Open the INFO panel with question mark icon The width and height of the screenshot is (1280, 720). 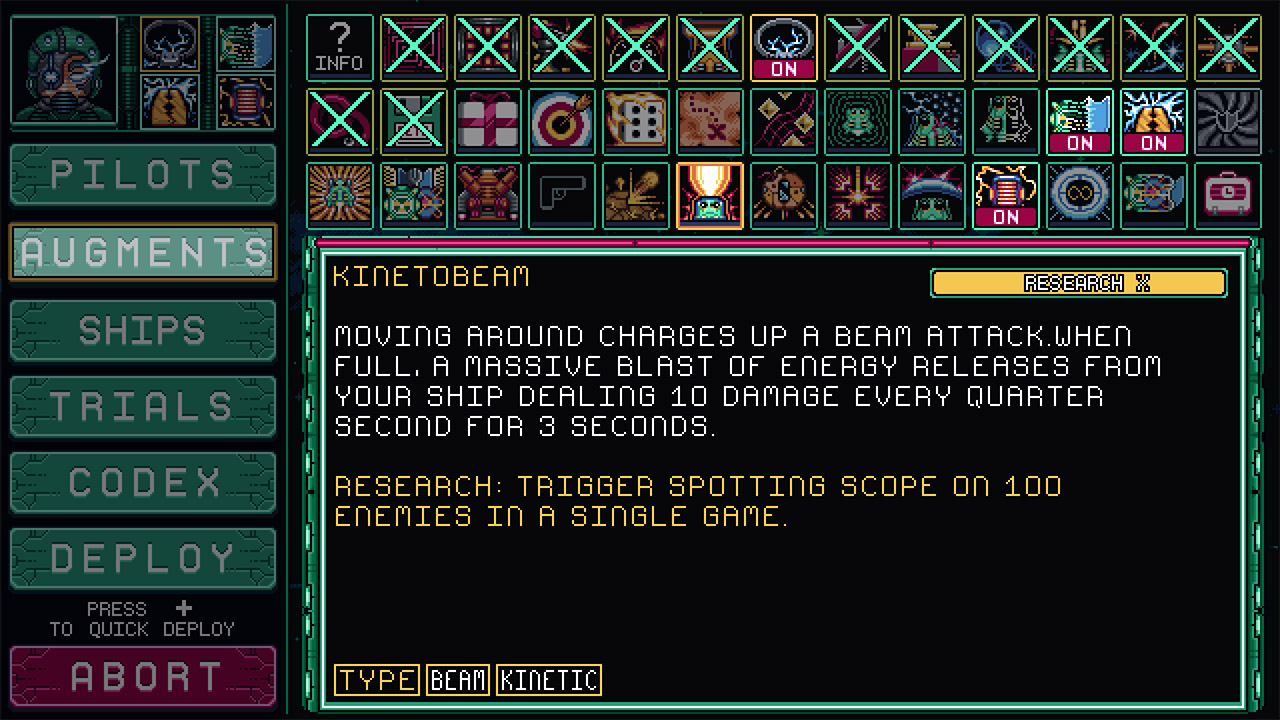click(339, 47)
